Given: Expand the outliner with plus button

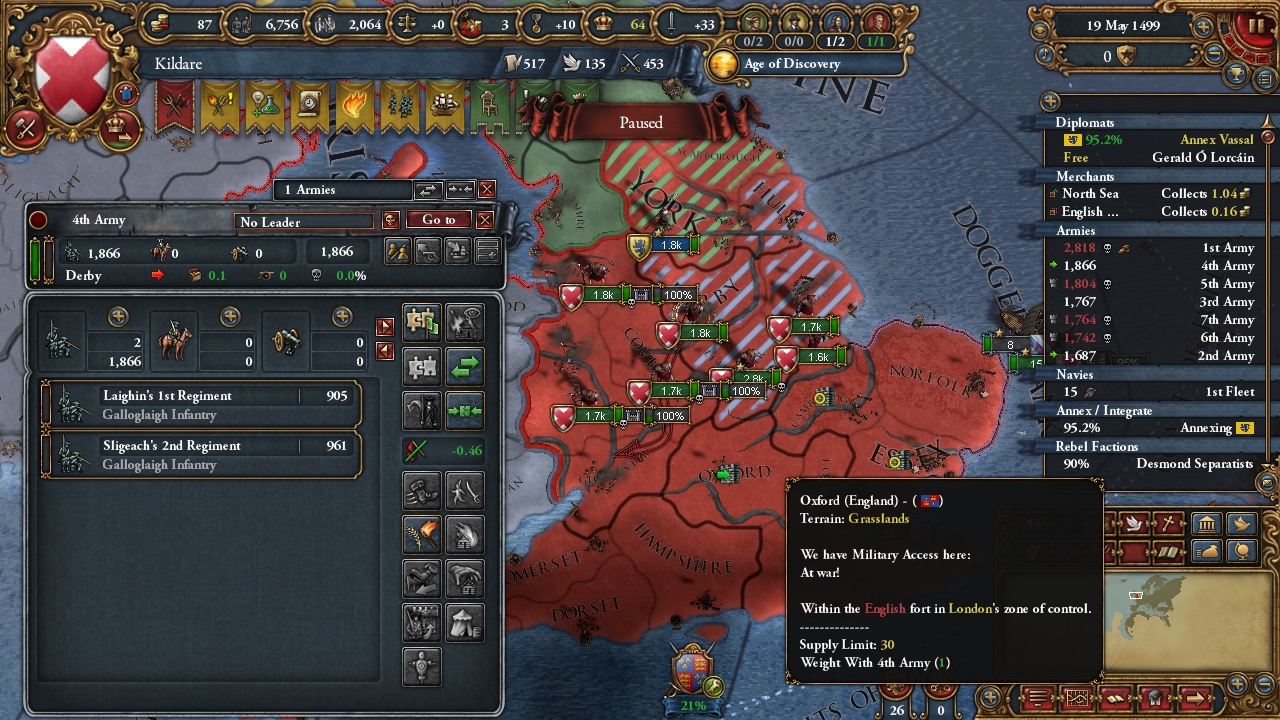Looking at the screenshot, I should click(x=1049, y=101).
